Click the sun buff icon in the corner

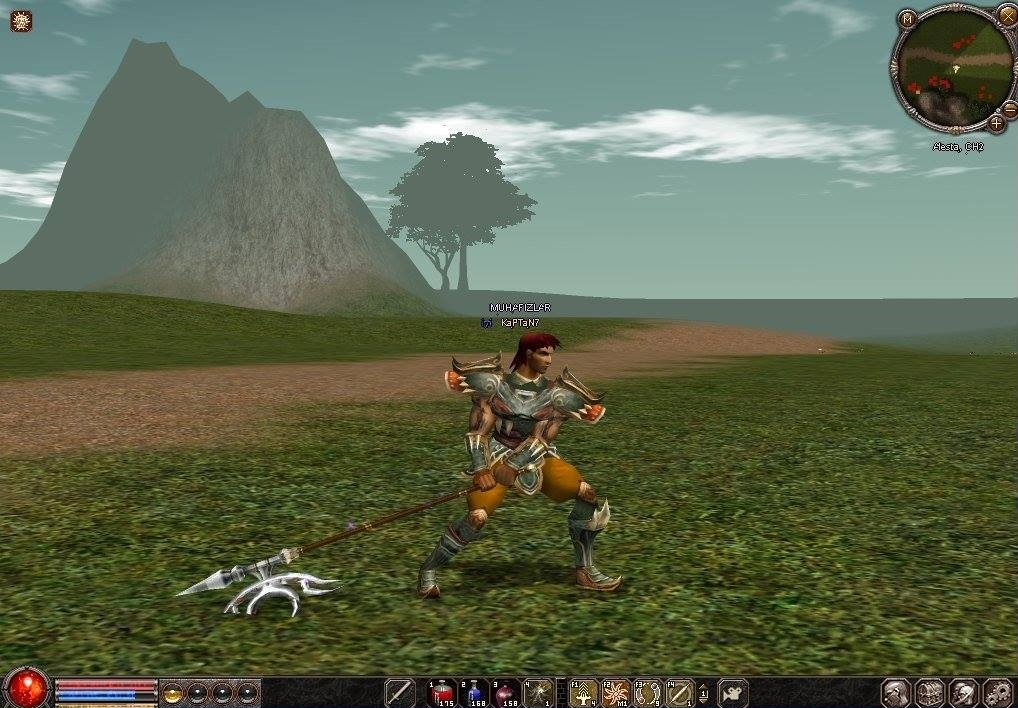click(21, 20)
